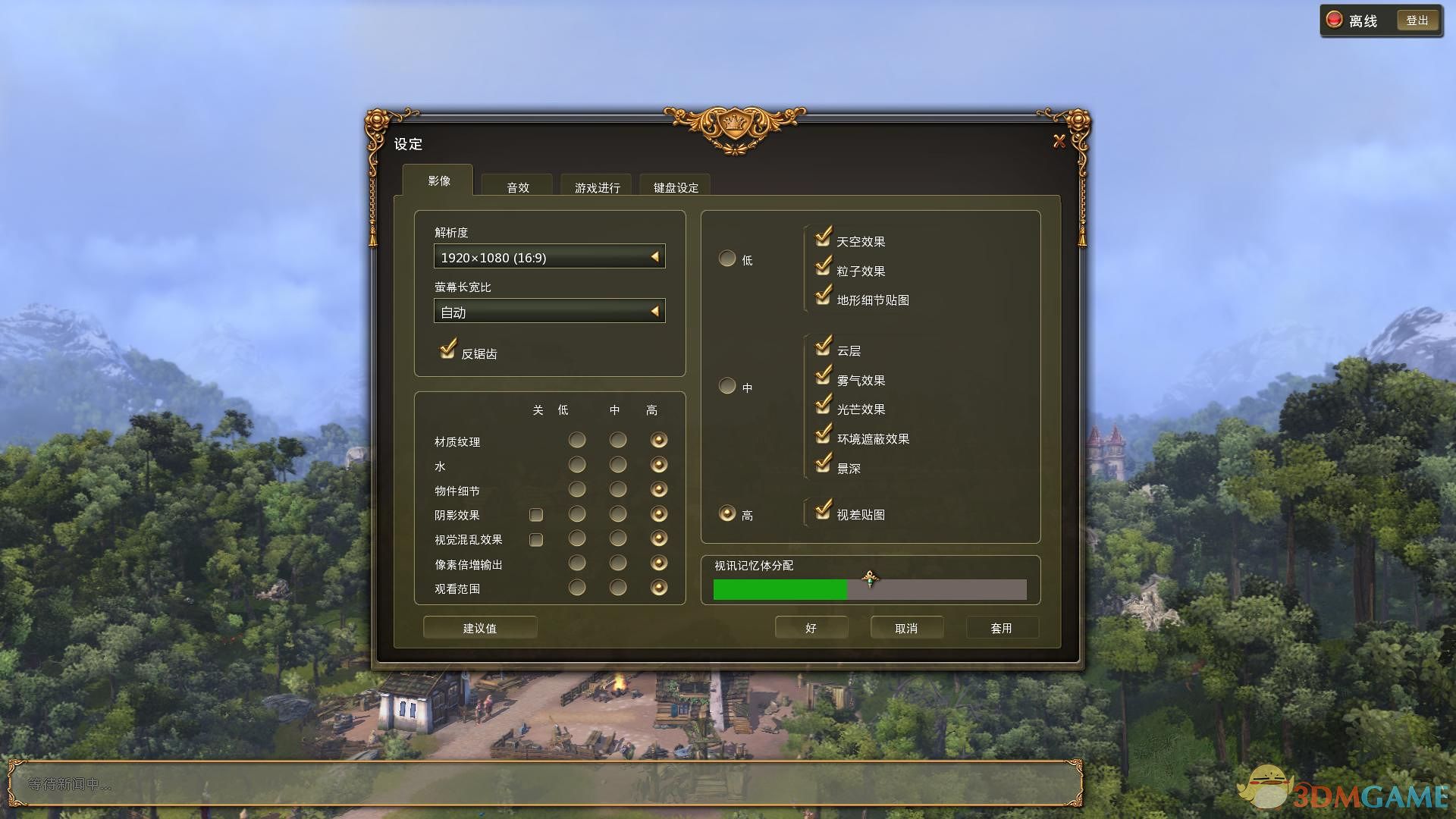The width and height of the screenshot is (1456, 819).
Task: Uncheck the 云层 cloud effect
Action: click(x=824, y=348)
